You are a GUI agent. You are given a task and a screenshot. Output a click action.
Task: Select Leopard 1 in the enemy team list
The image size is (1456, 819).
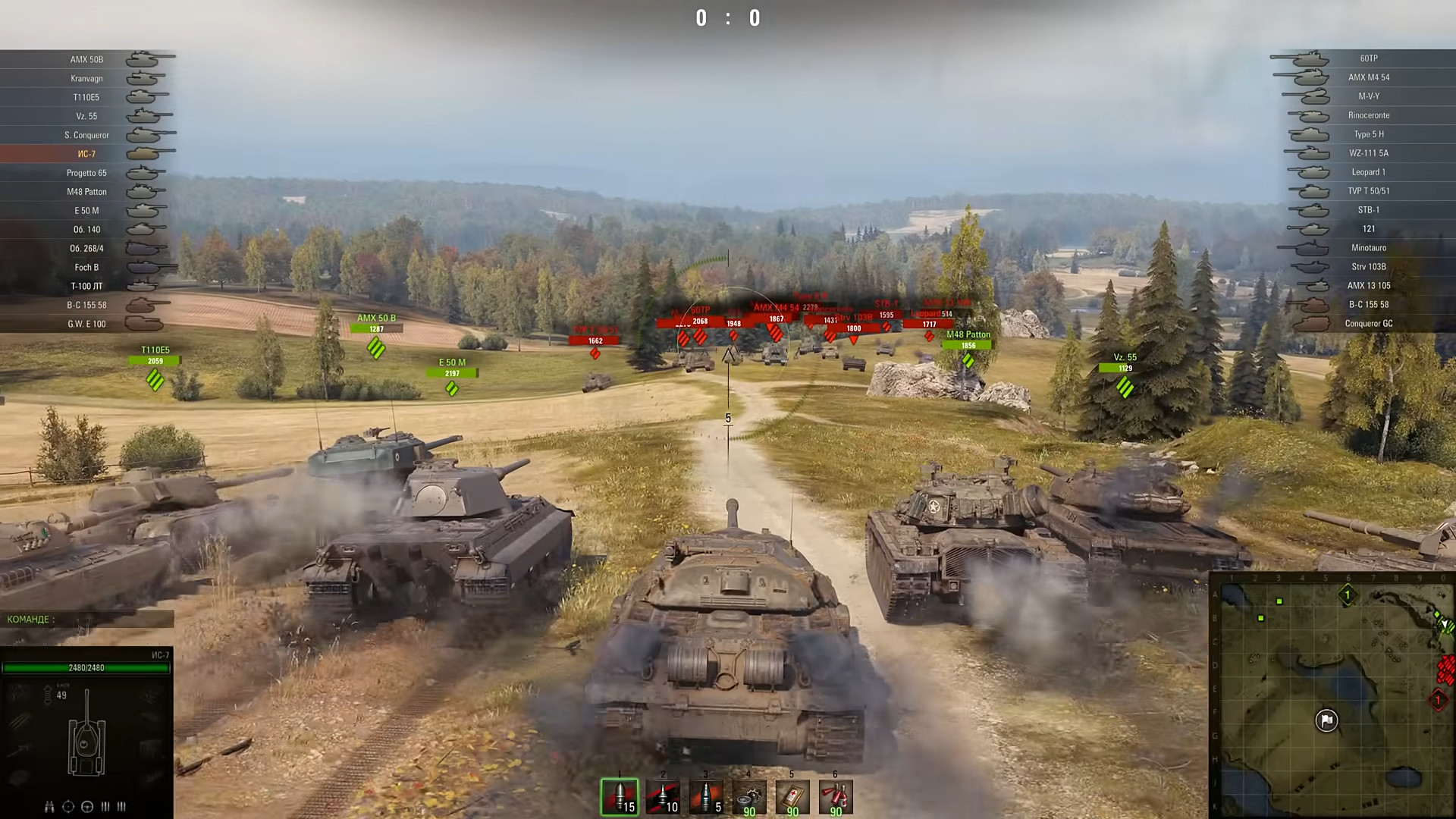coord(1368,172)
